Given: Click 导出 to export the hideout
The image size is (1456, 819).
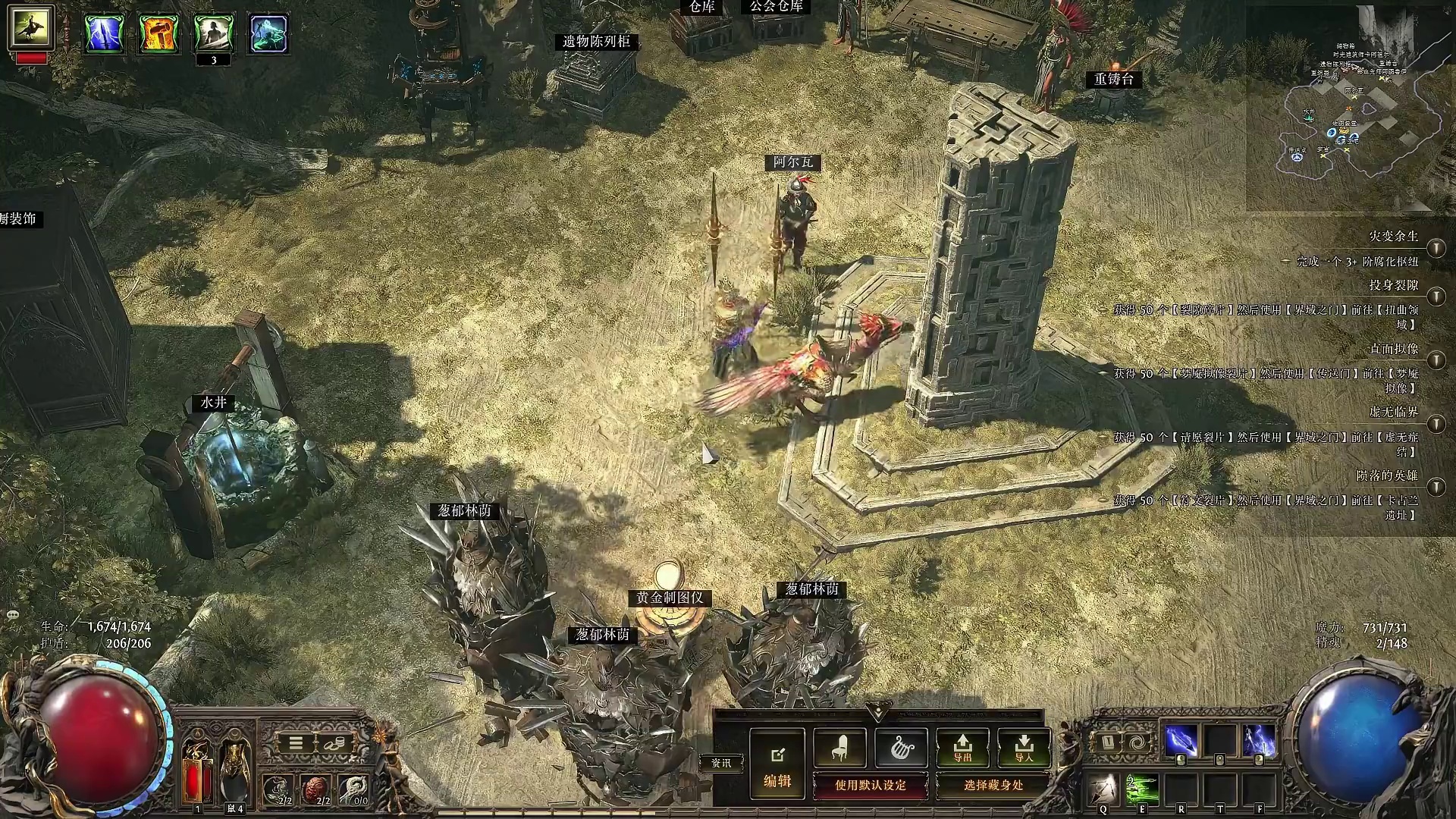Looking at the screenshot, I should tap(962, 747).
